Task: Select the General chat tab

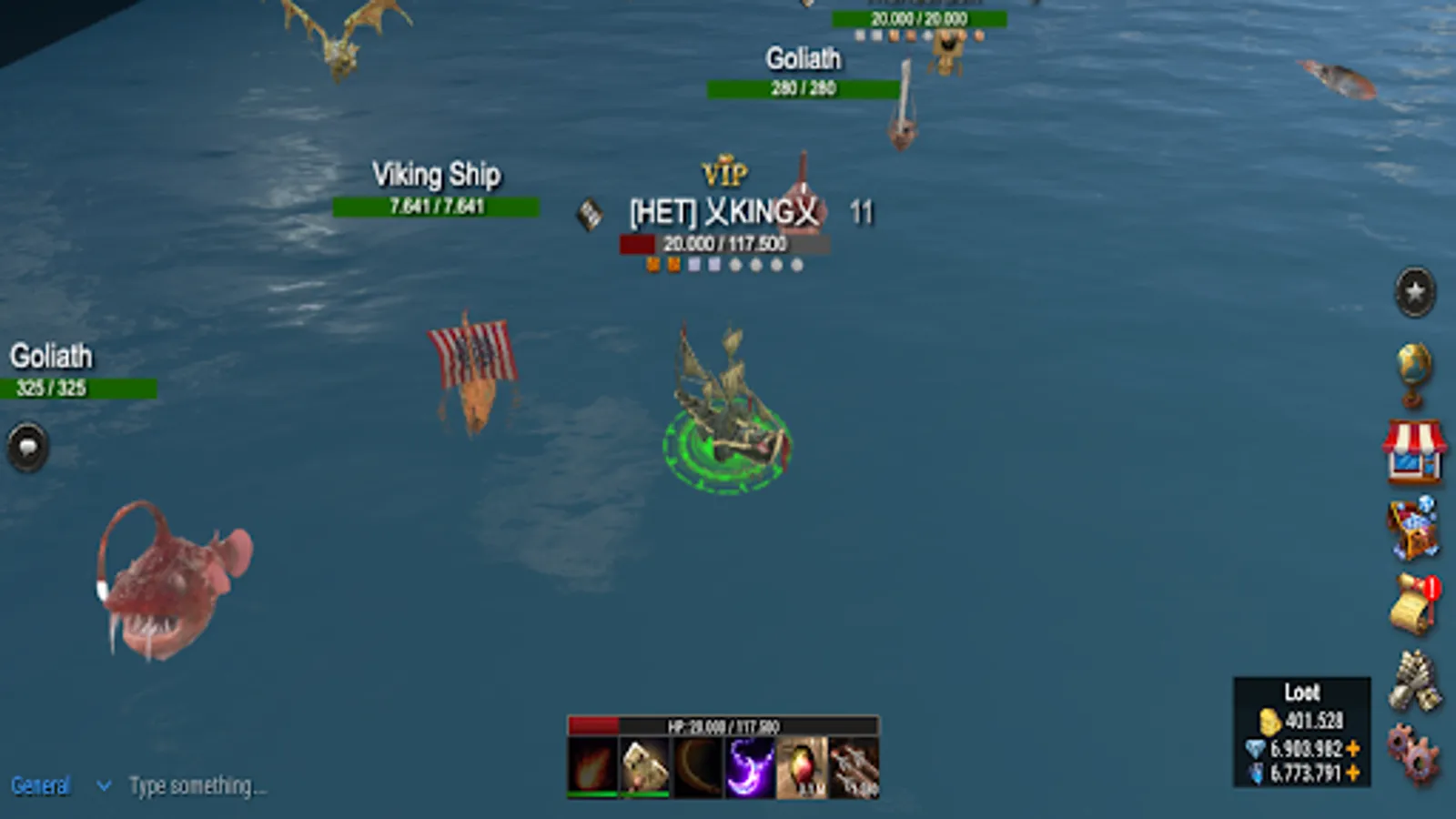Action: pyautogui.click(x=41, y=786)
